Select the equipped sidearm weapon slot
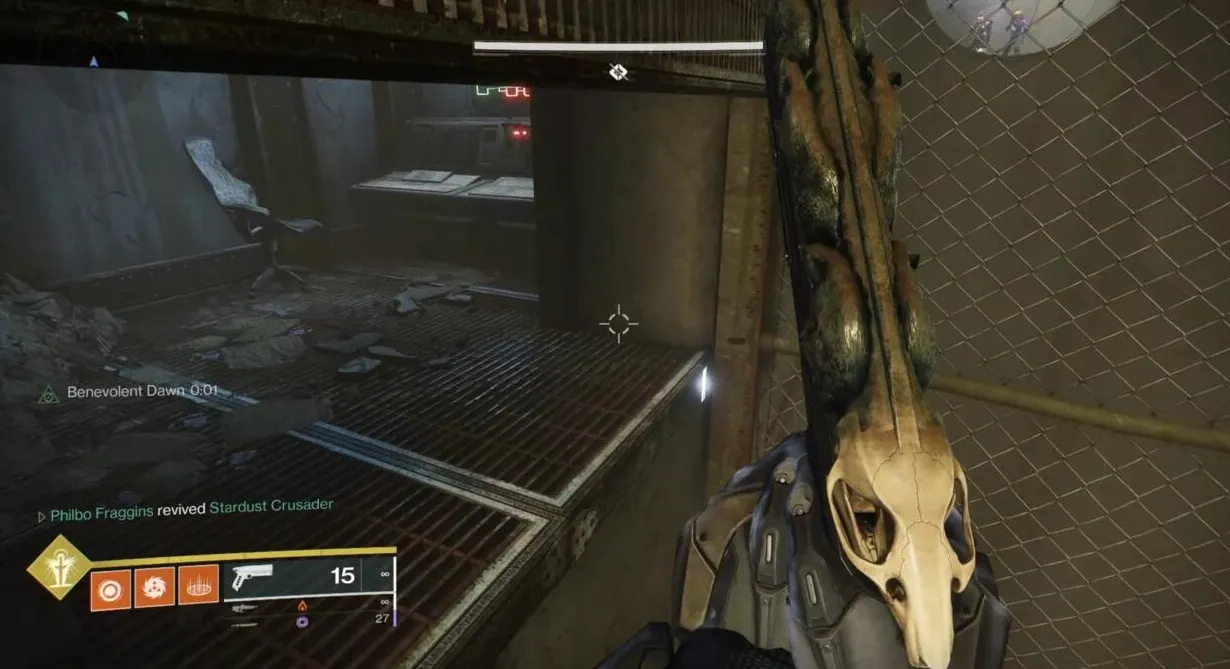The height and width of the screenshot is (669, 1230). 310,577
